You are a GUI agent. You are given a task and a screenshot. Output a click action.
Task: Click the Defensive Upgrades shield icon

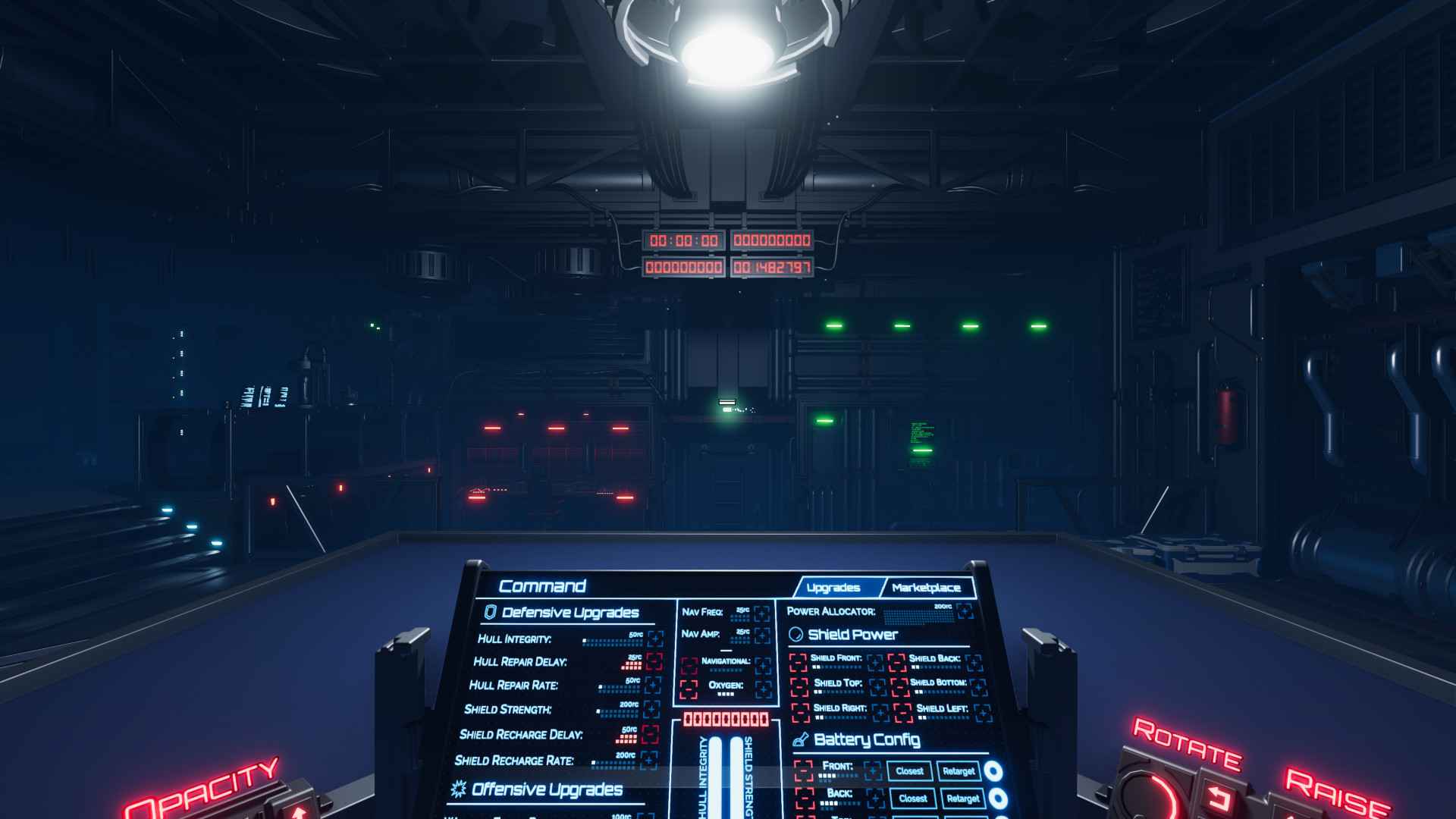491,613
